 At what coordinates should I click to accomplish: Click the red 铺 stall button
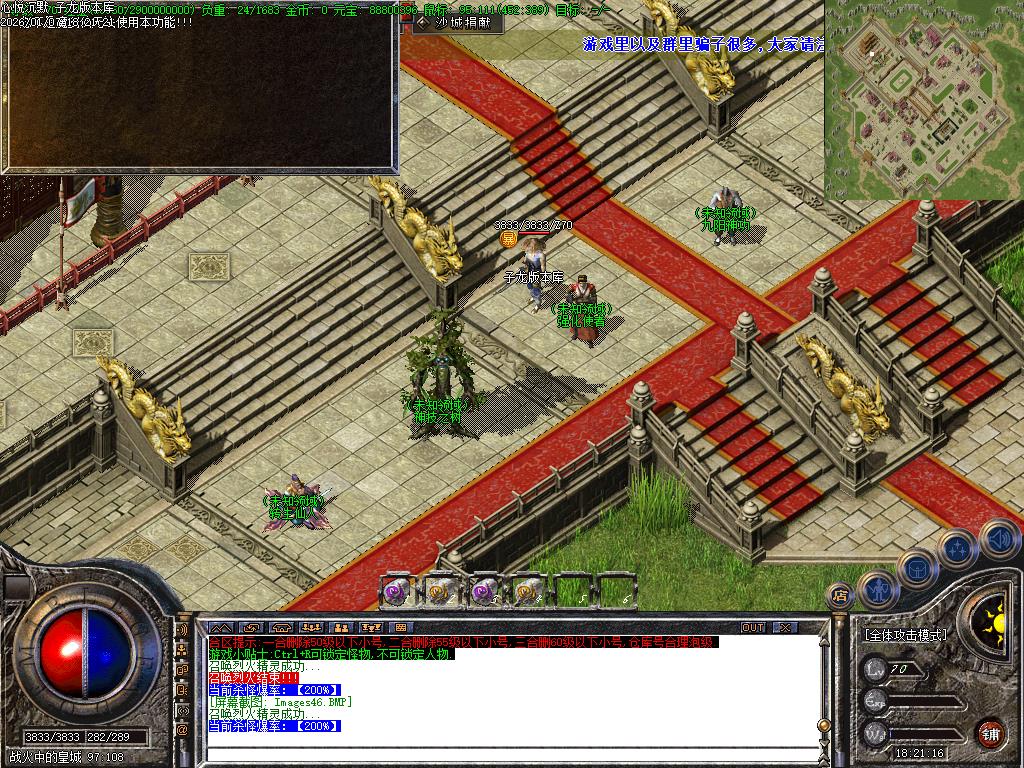(x=991, y=733)
